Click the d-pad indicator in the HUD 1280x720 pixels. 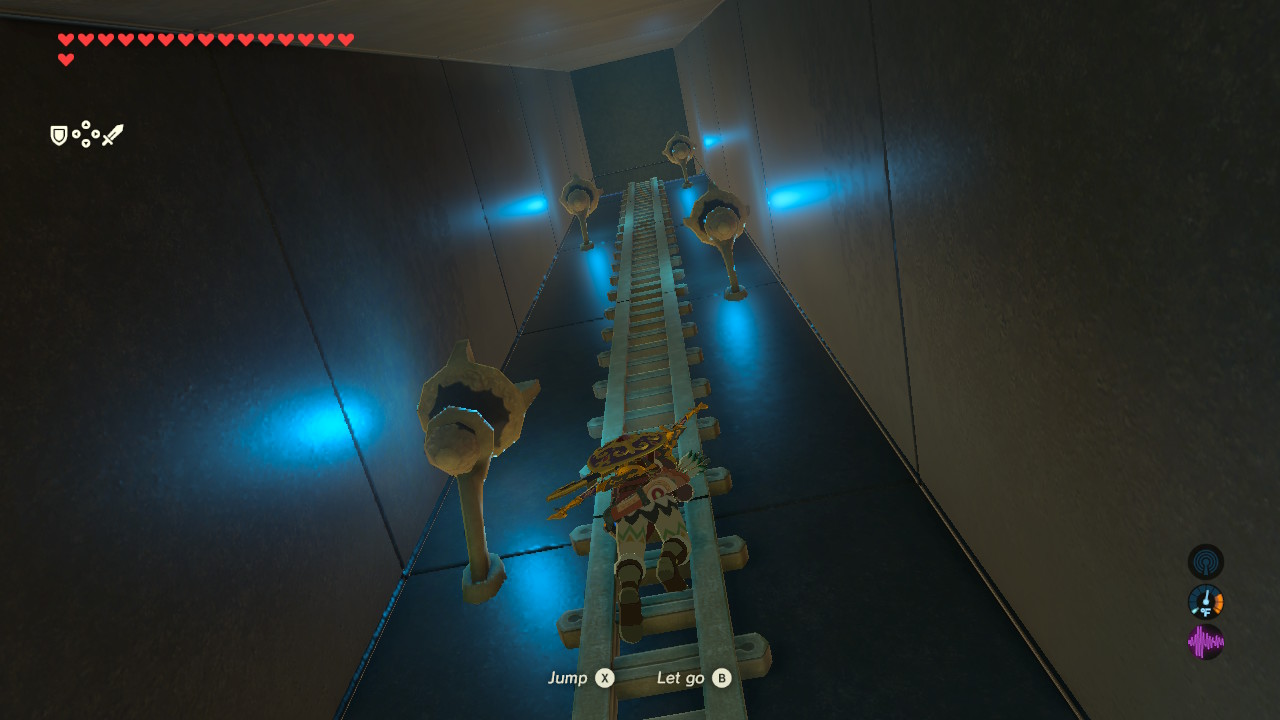(85, 134)
